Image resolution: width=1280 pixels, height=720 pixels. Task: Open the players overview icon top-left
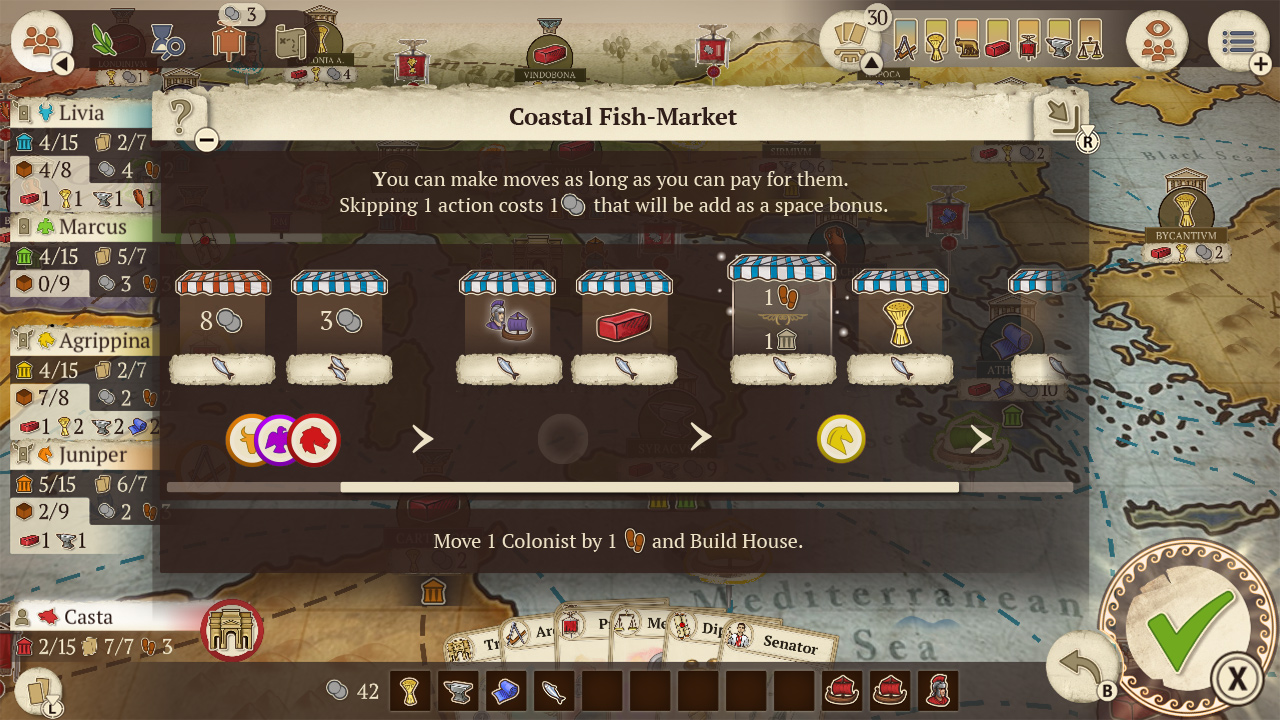42,40
